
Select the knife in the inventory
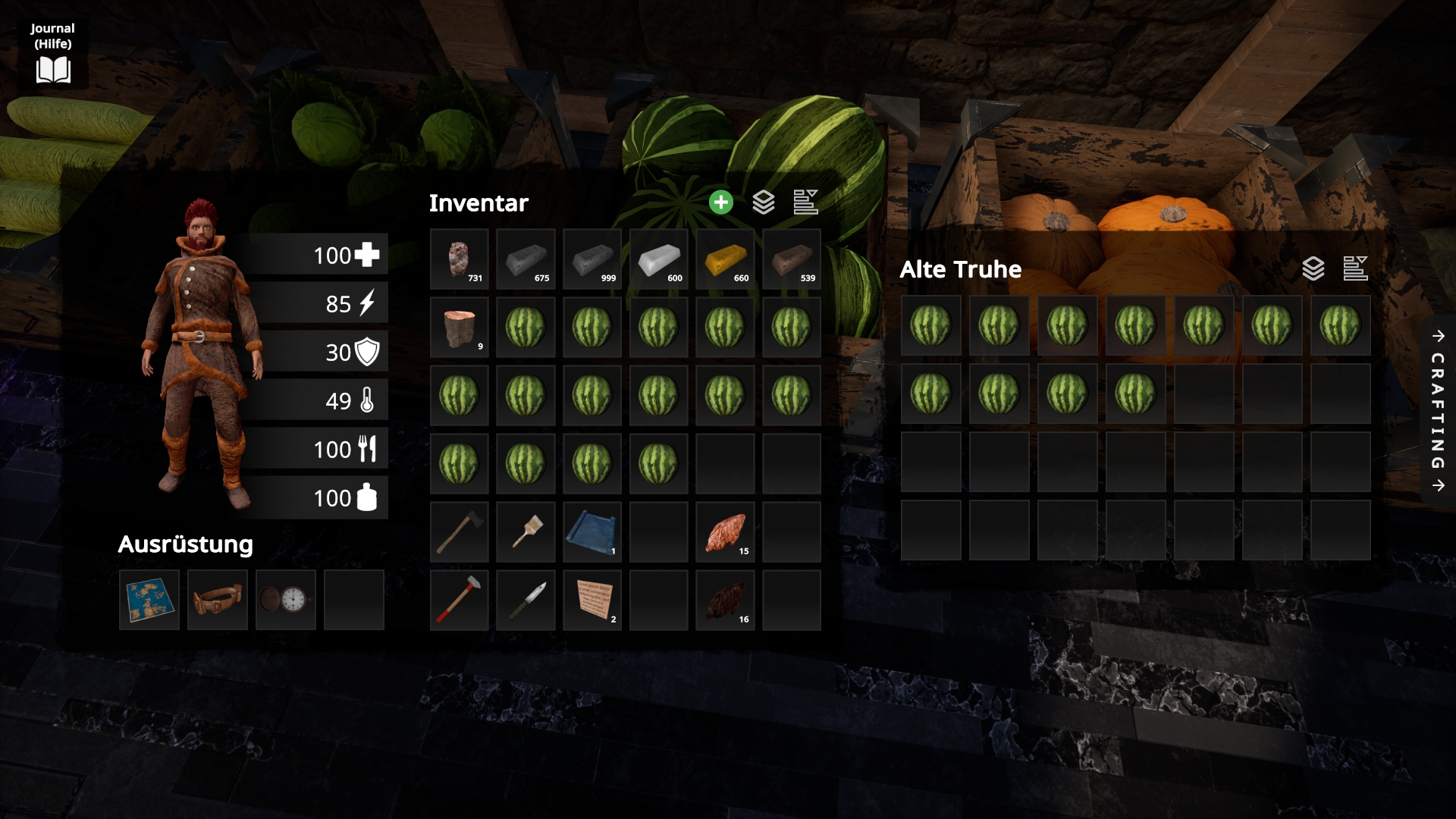(526, 600)
